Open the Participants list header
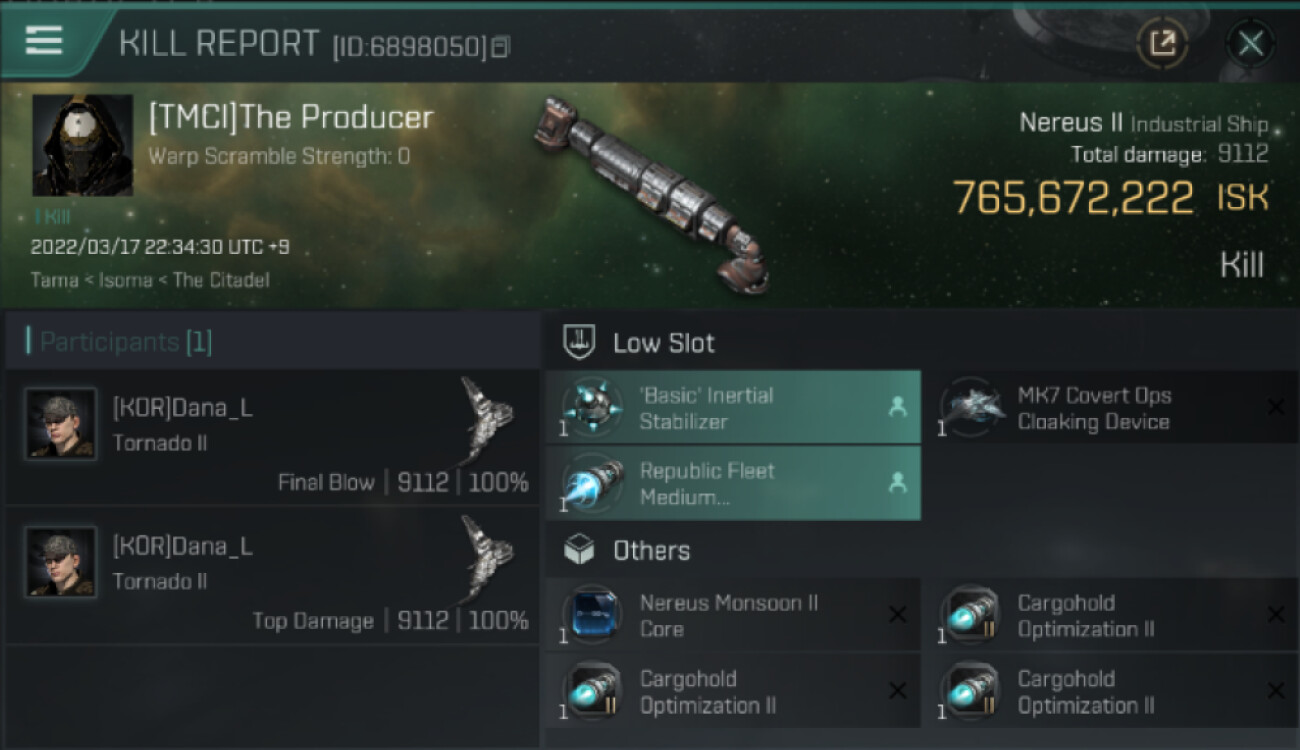Image resolution: width=1300 pixels, height=750 pixels. 126,342
